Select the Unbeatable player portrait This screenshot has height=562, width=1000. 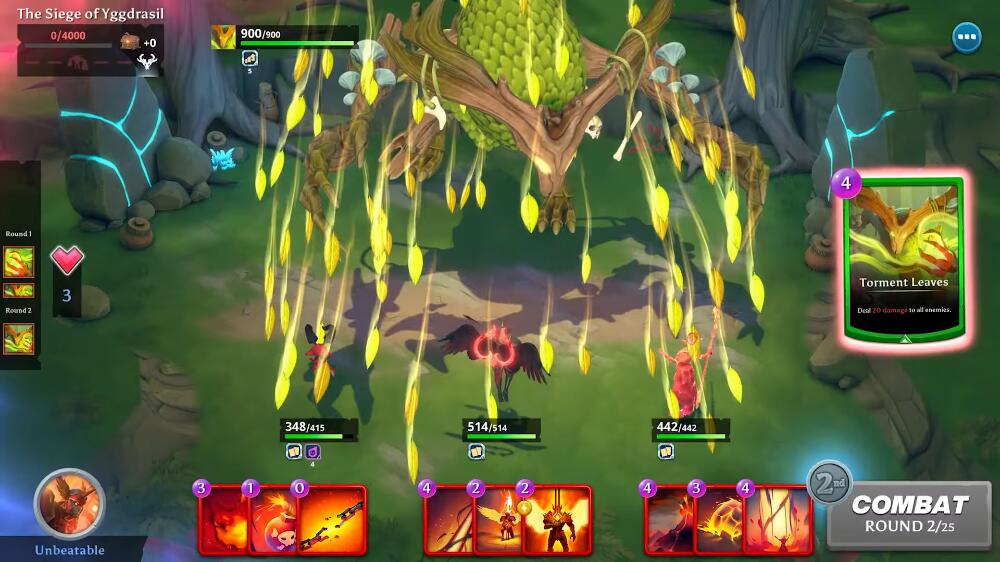point(69,503)
